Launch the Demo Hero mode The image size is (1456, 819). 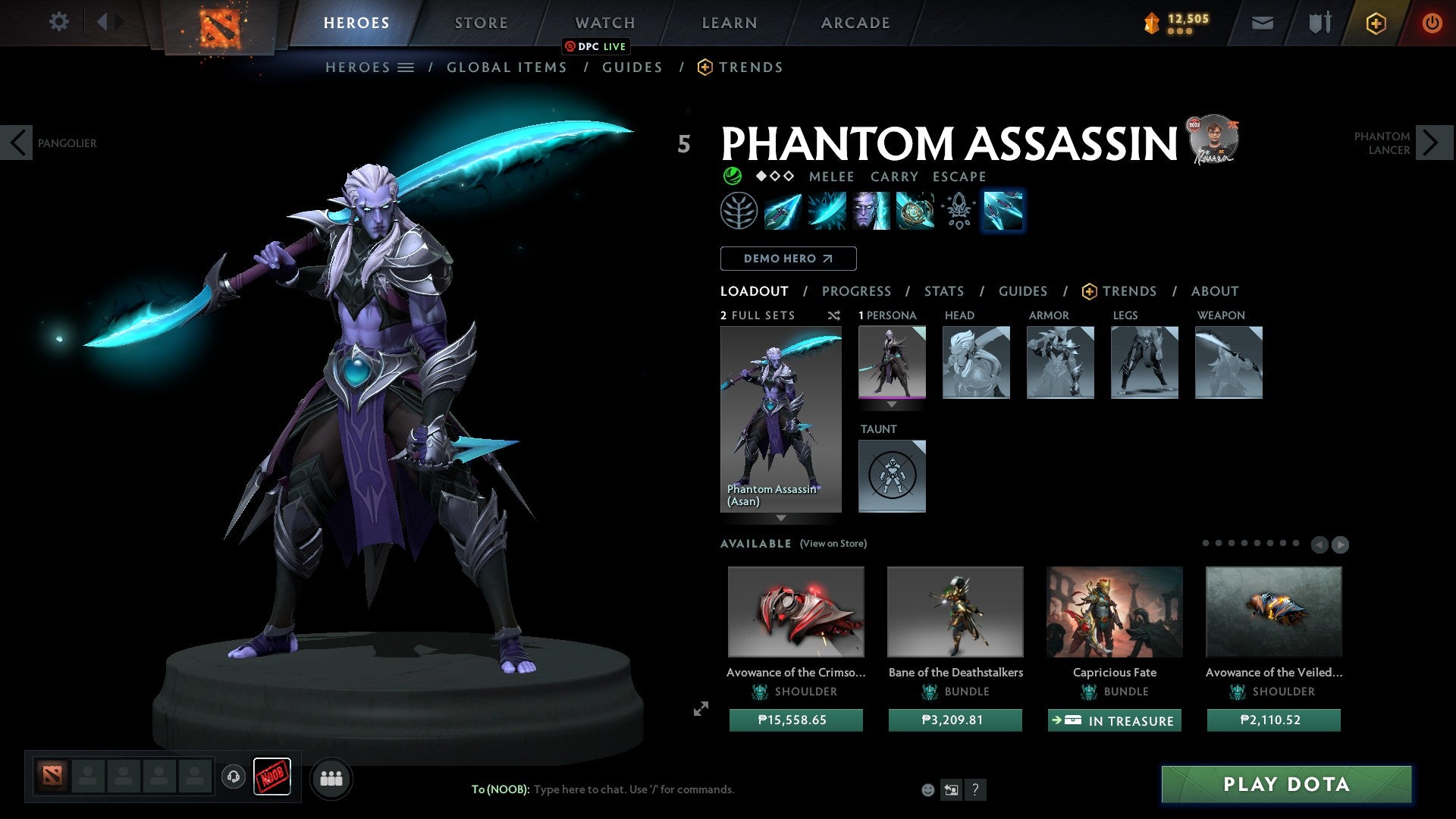pyautogui.click(x=788, y=259)
